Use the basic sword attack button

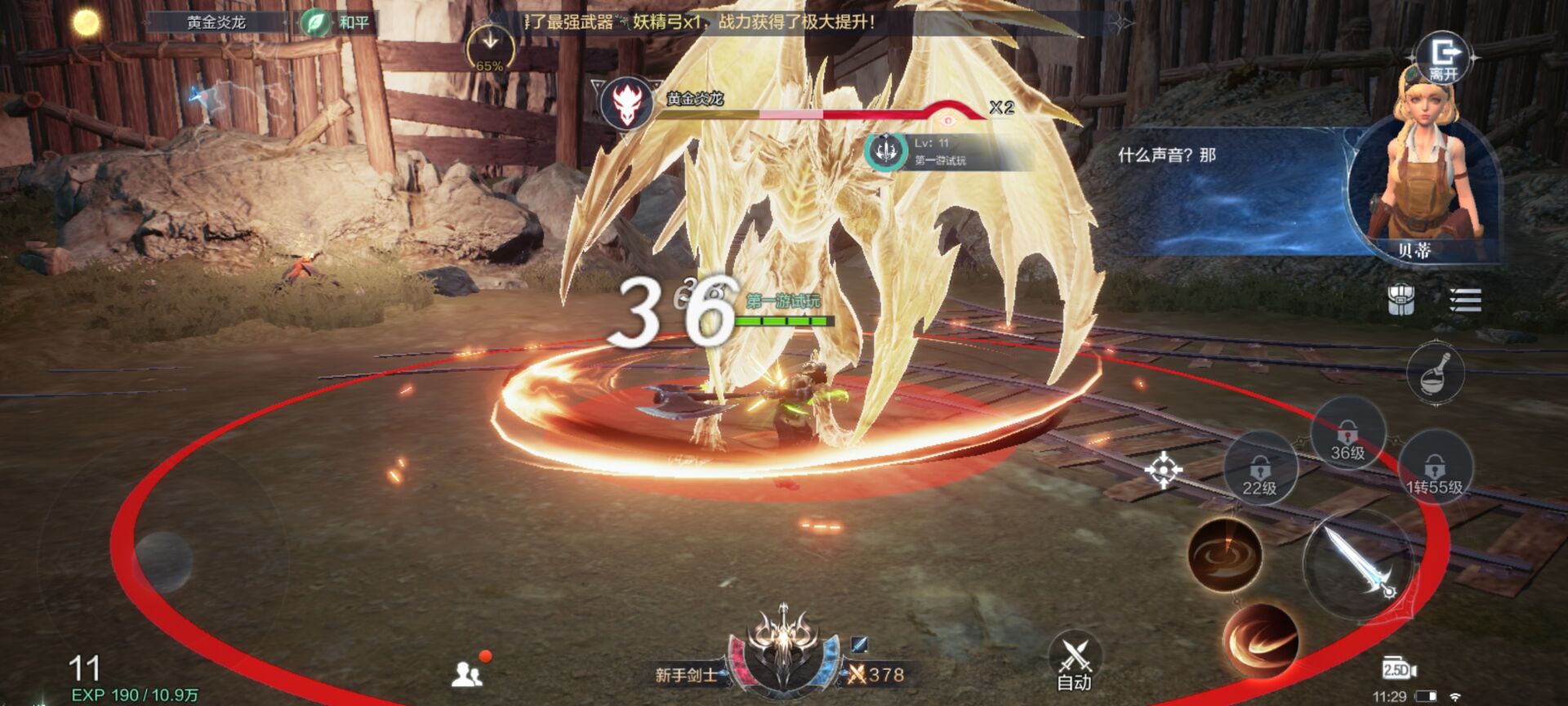point(1356,561)
